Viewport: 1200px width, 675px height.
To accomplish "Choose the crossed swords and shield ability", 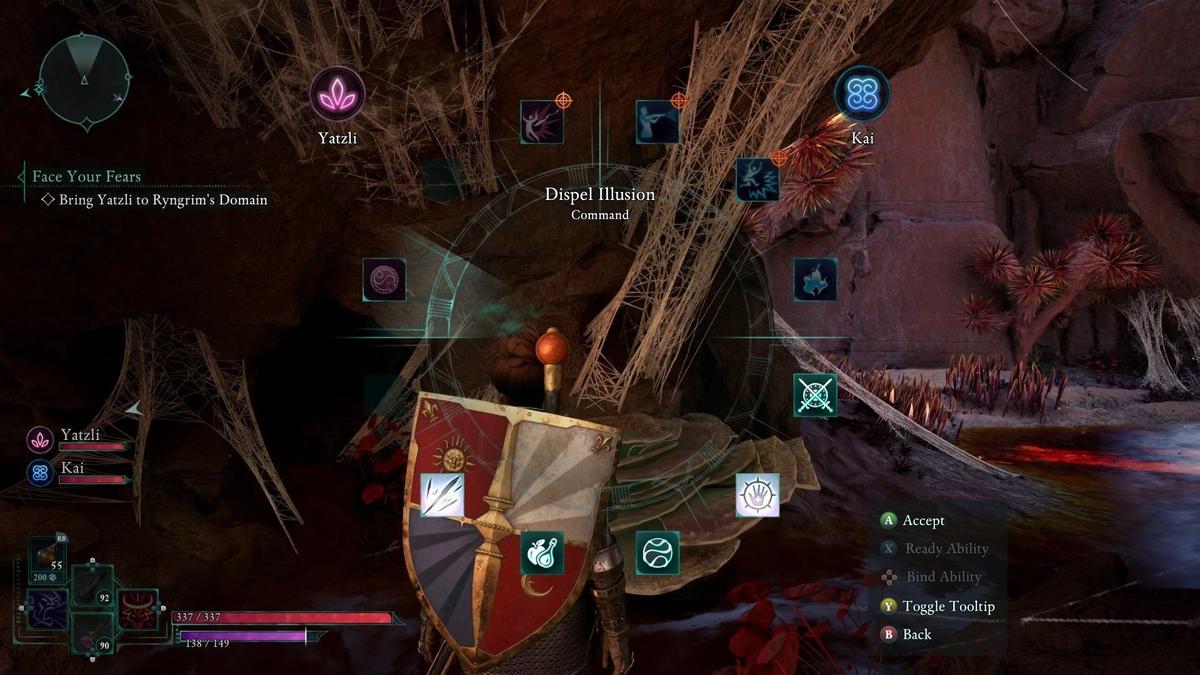I will [x=815, y=395].
